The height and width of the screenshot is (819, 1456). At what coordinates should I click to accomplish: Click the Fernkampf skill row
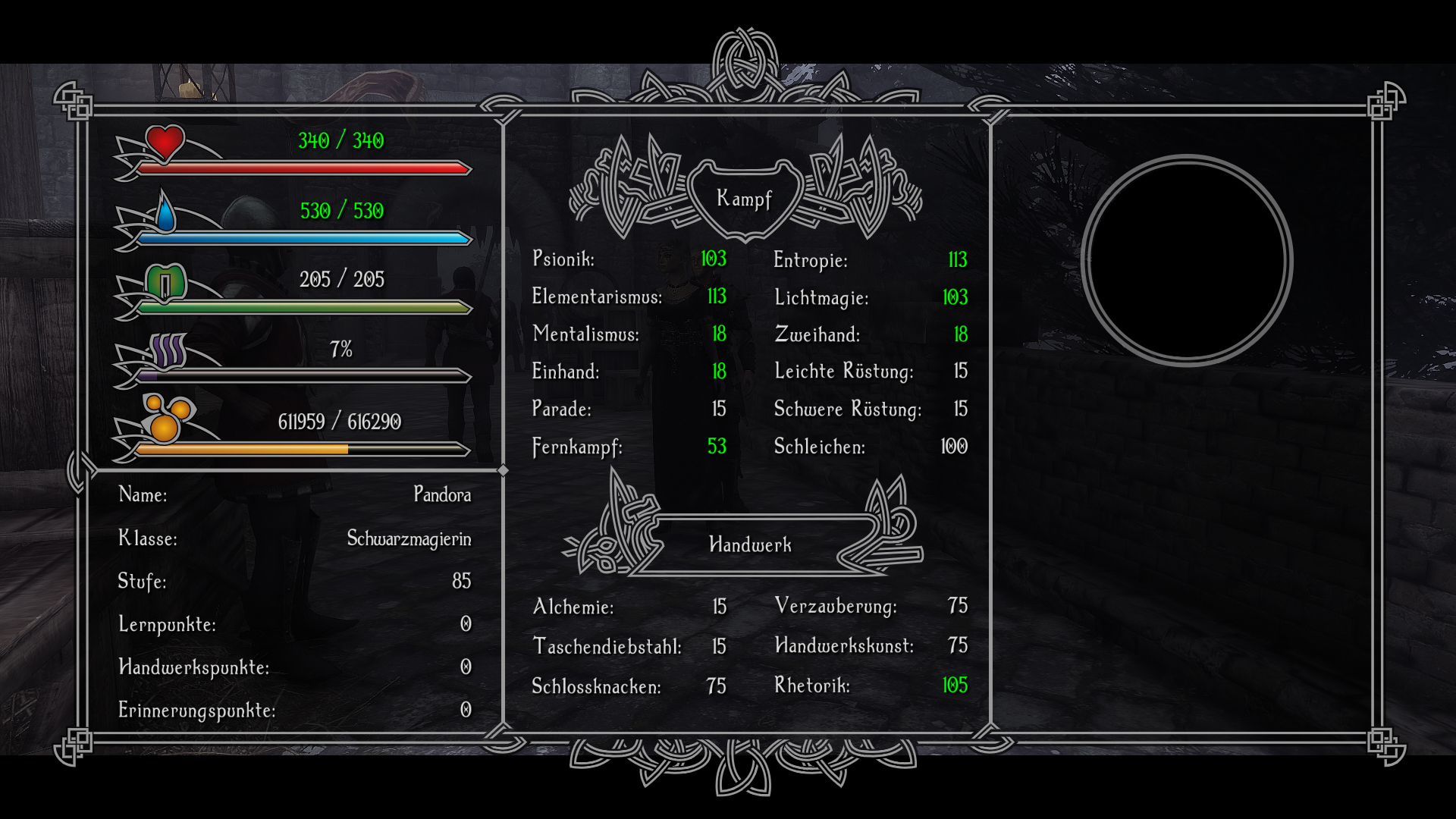pyautogui.click(x=577, y=447)
